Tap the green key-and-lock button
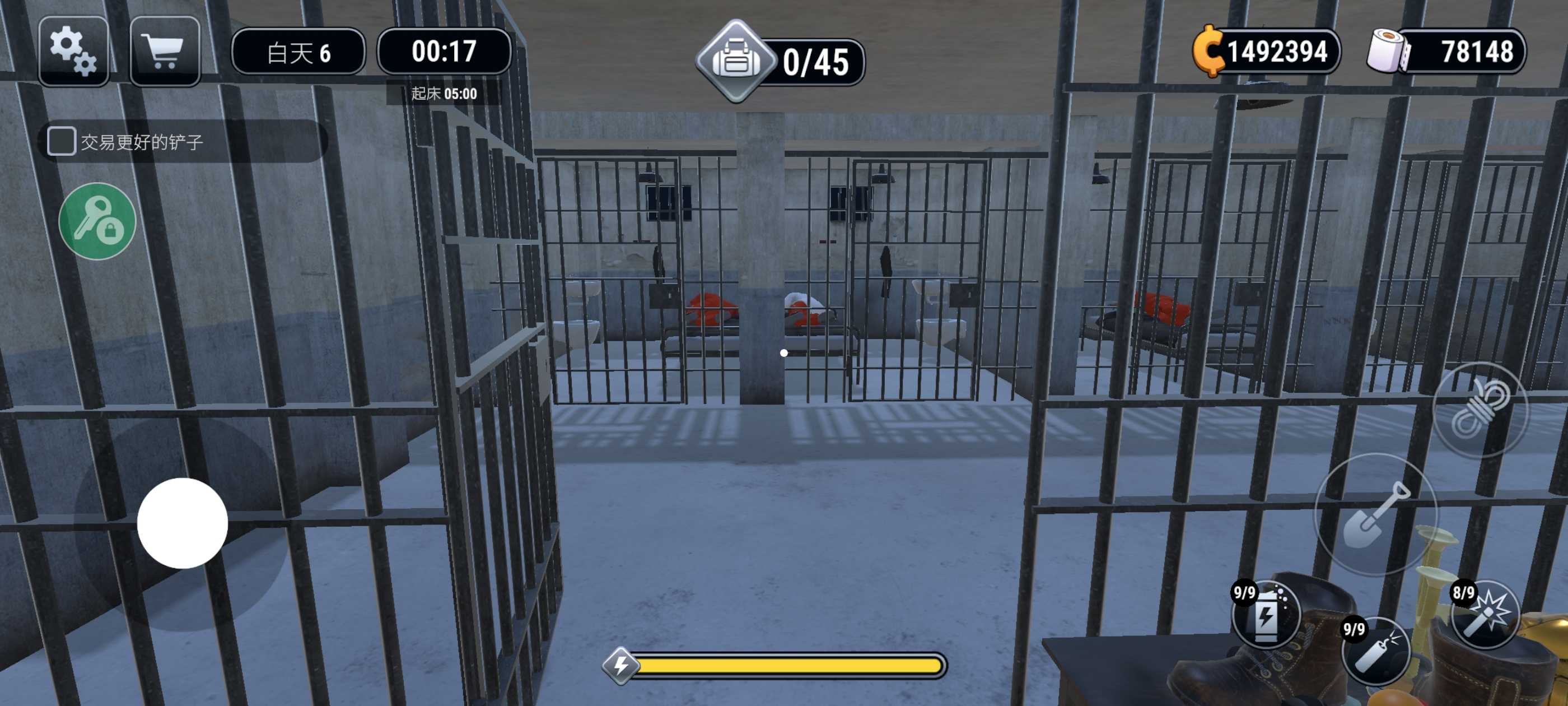1568x706 pixels. pos(97,221)
